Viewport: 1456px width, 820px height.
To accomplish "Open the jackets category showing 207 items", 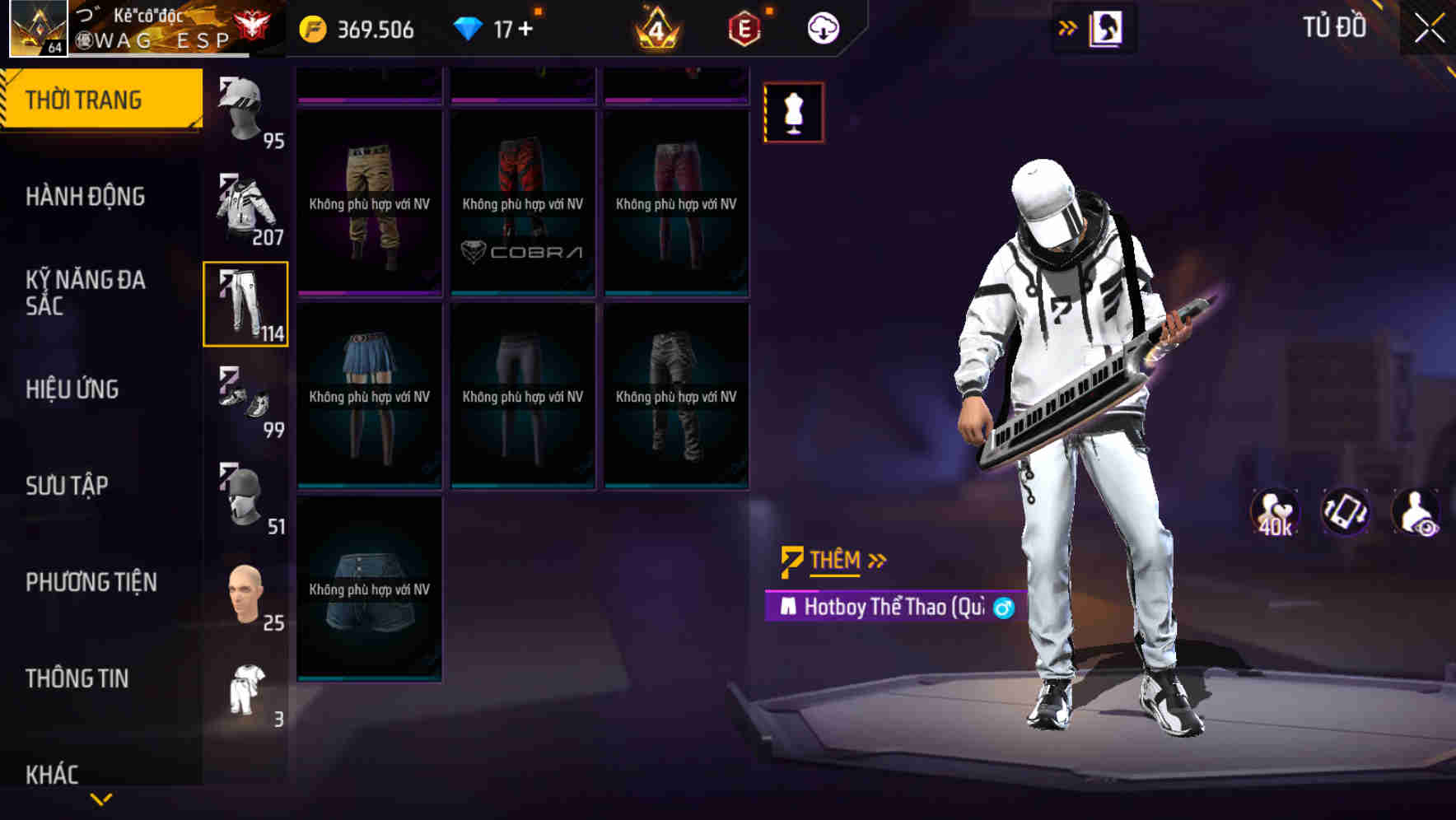I will (x=243, y=206).
